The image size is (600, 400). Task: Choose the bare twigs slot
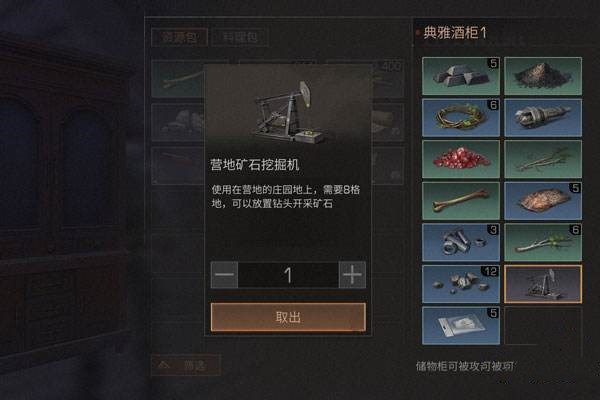pyautogui.click(x=542, y=158)
